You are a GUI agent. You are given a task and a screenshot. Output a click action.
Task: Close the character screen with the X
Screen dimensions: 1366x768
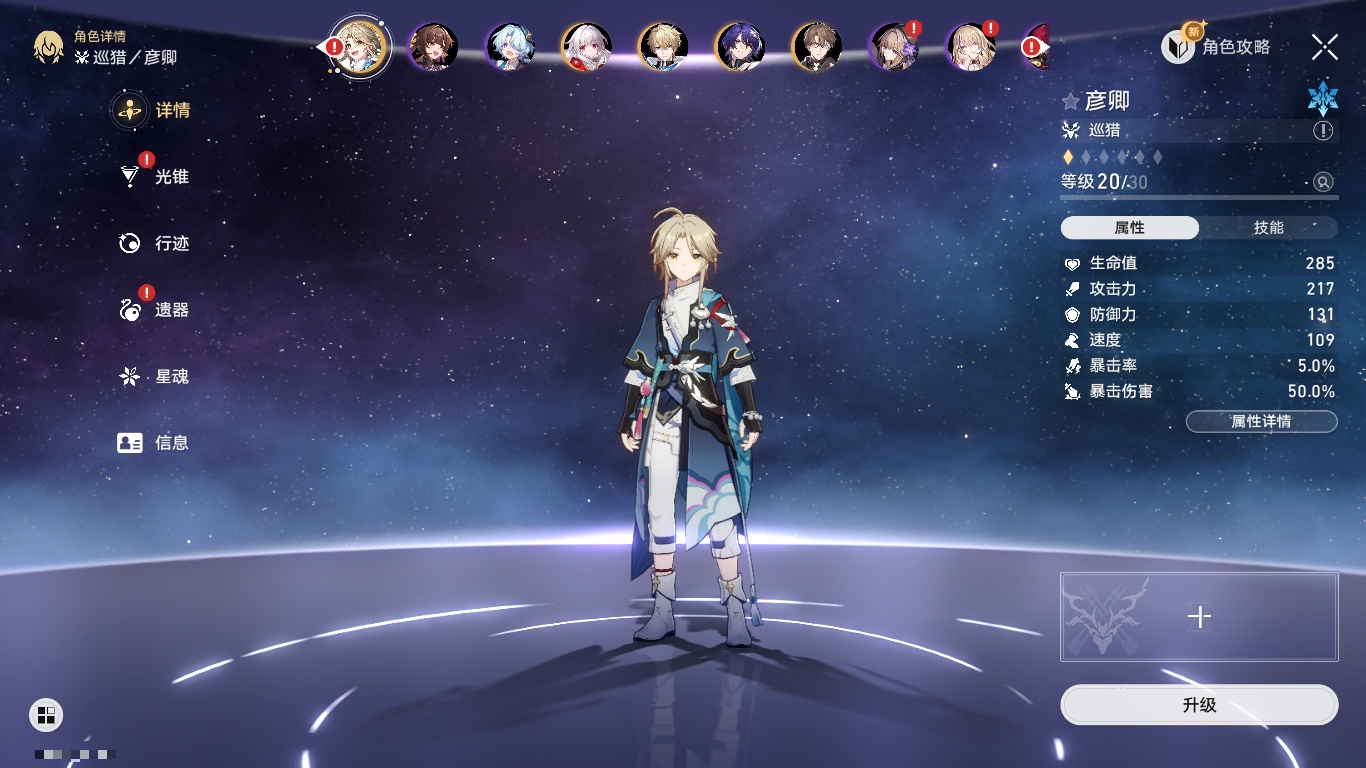(1324, 47)
